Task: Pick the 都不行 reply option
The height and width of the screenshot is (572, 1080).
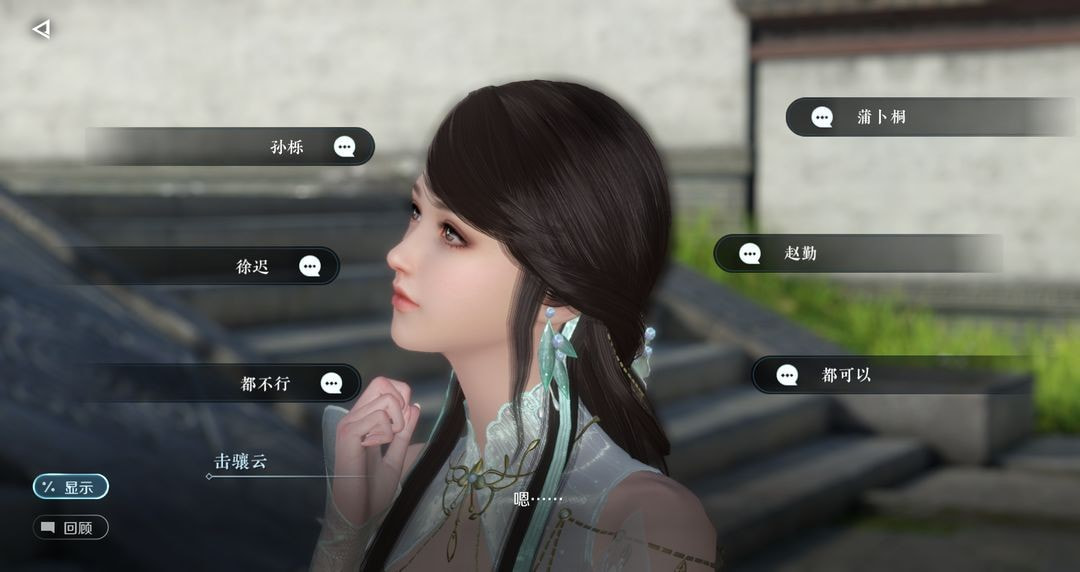Action: point(266,383)
